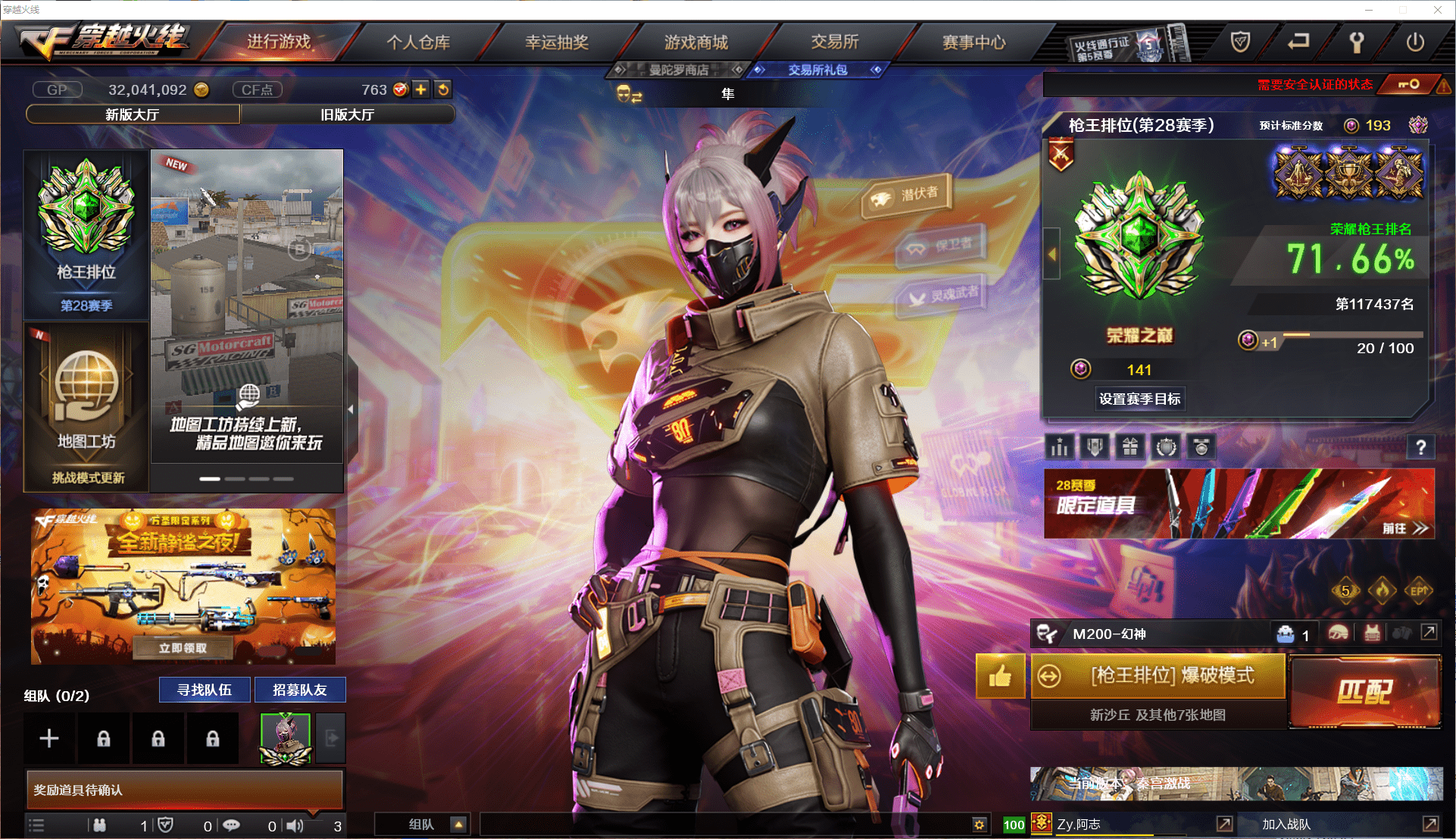Image resolution: width=1456 pixels, height=839 pixels.
Task: Open the 幸运抽奖 lucky draw tab
Action: pos(557,42)
